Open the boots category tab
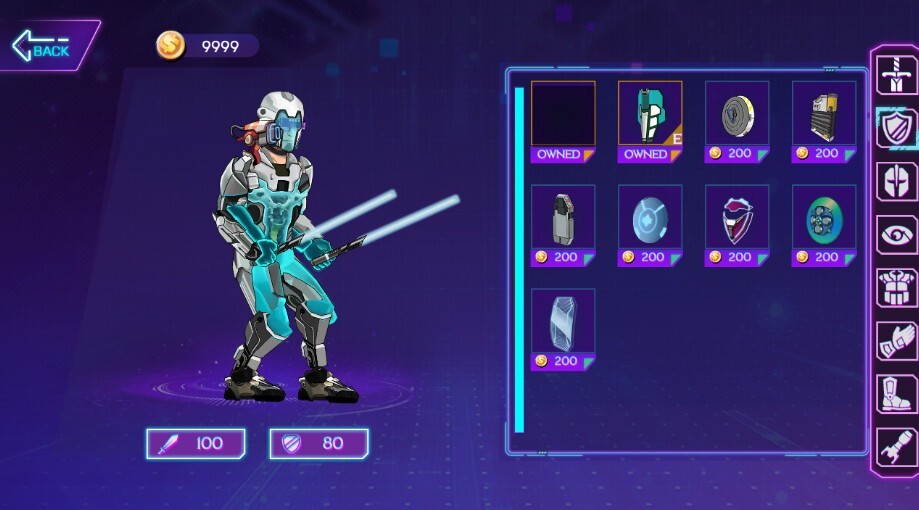The image size is (919, 510). click(896, 394)
